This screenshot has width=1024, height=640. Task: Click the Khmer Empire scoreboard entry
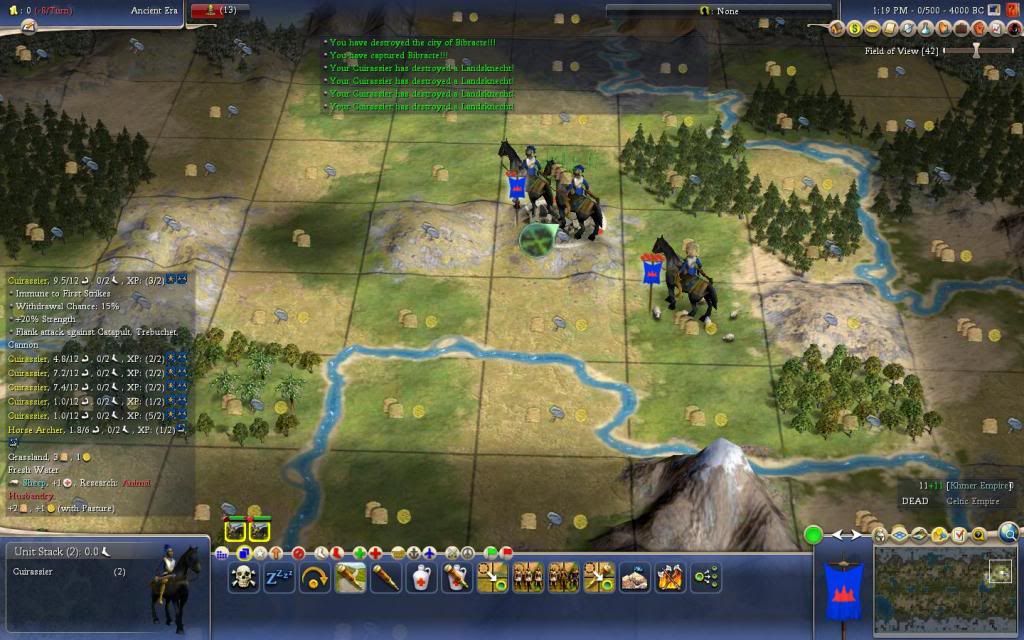pyautogui.click(x=976, y=486)
